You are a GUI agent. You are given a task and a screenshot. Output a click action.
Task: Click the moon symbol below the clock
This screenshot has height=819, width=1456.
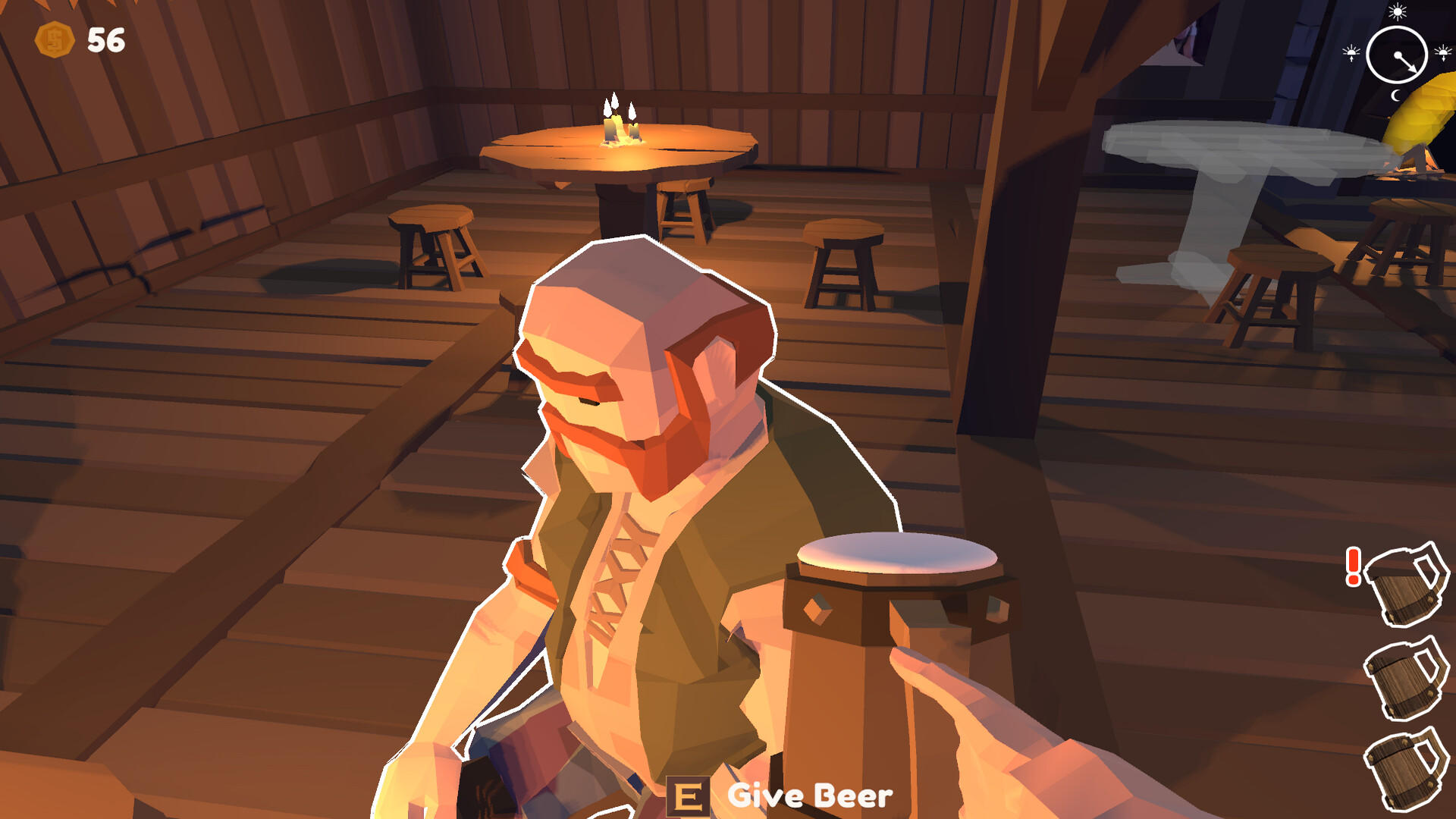[1396, 96]
